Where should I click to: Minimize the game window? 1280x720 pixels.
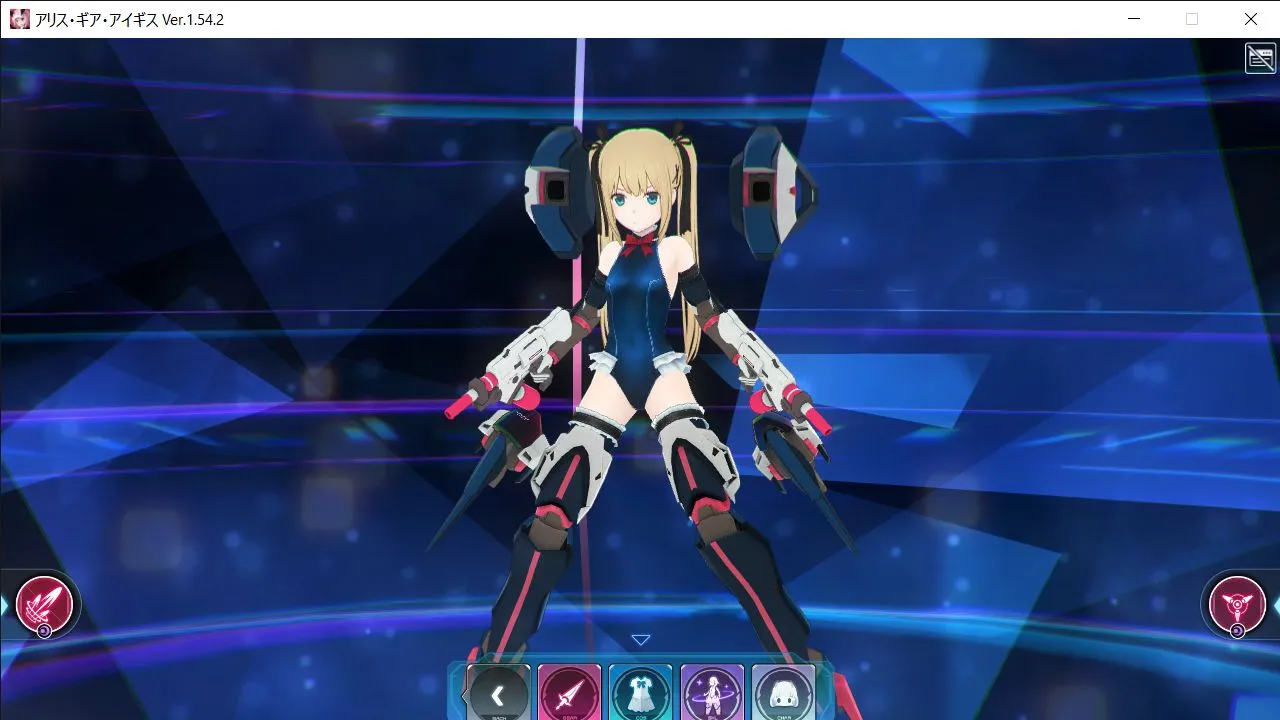tap(1134, 19)
